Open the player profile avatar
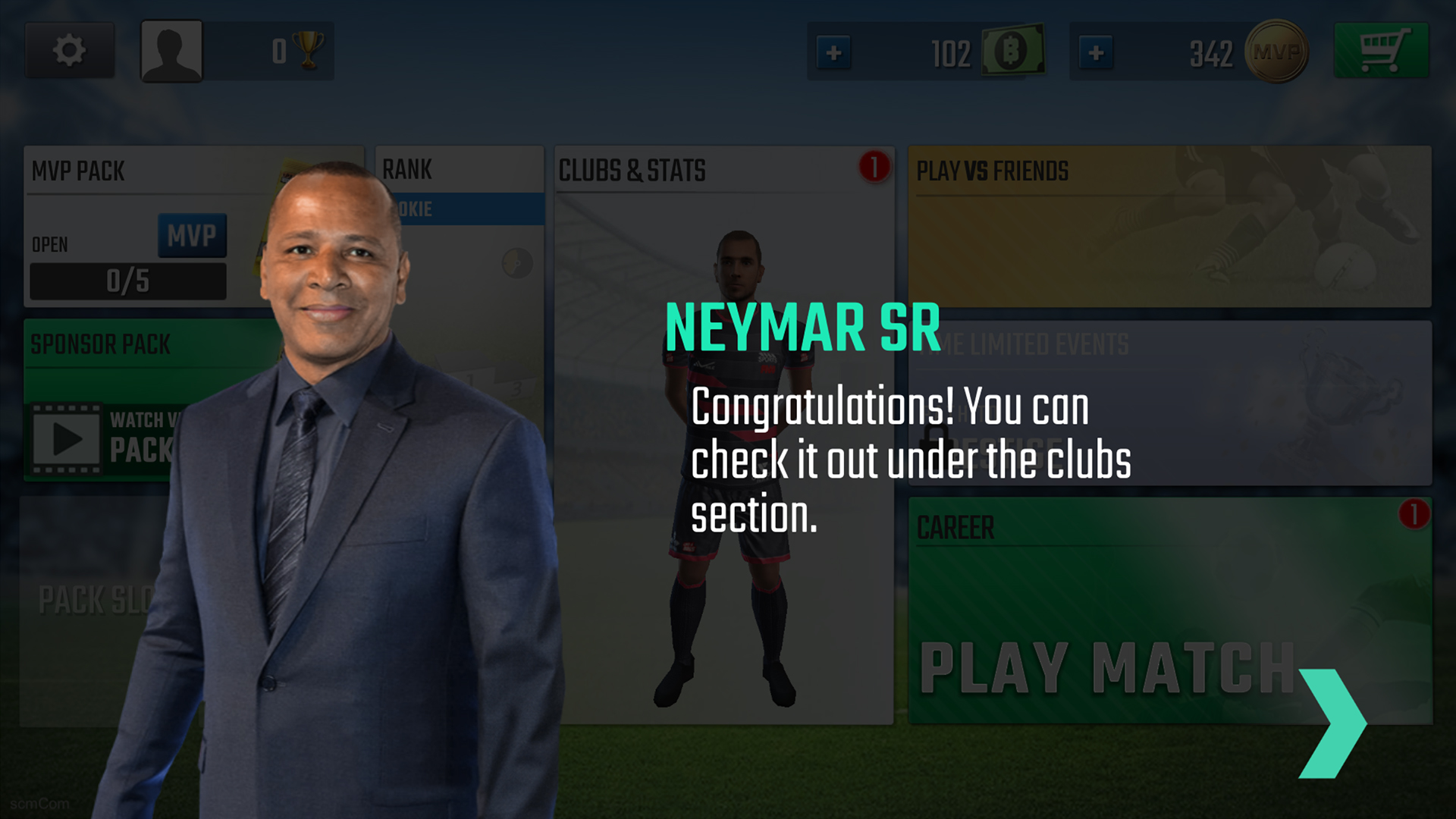 pyautogui.click(x=172, y=51)
